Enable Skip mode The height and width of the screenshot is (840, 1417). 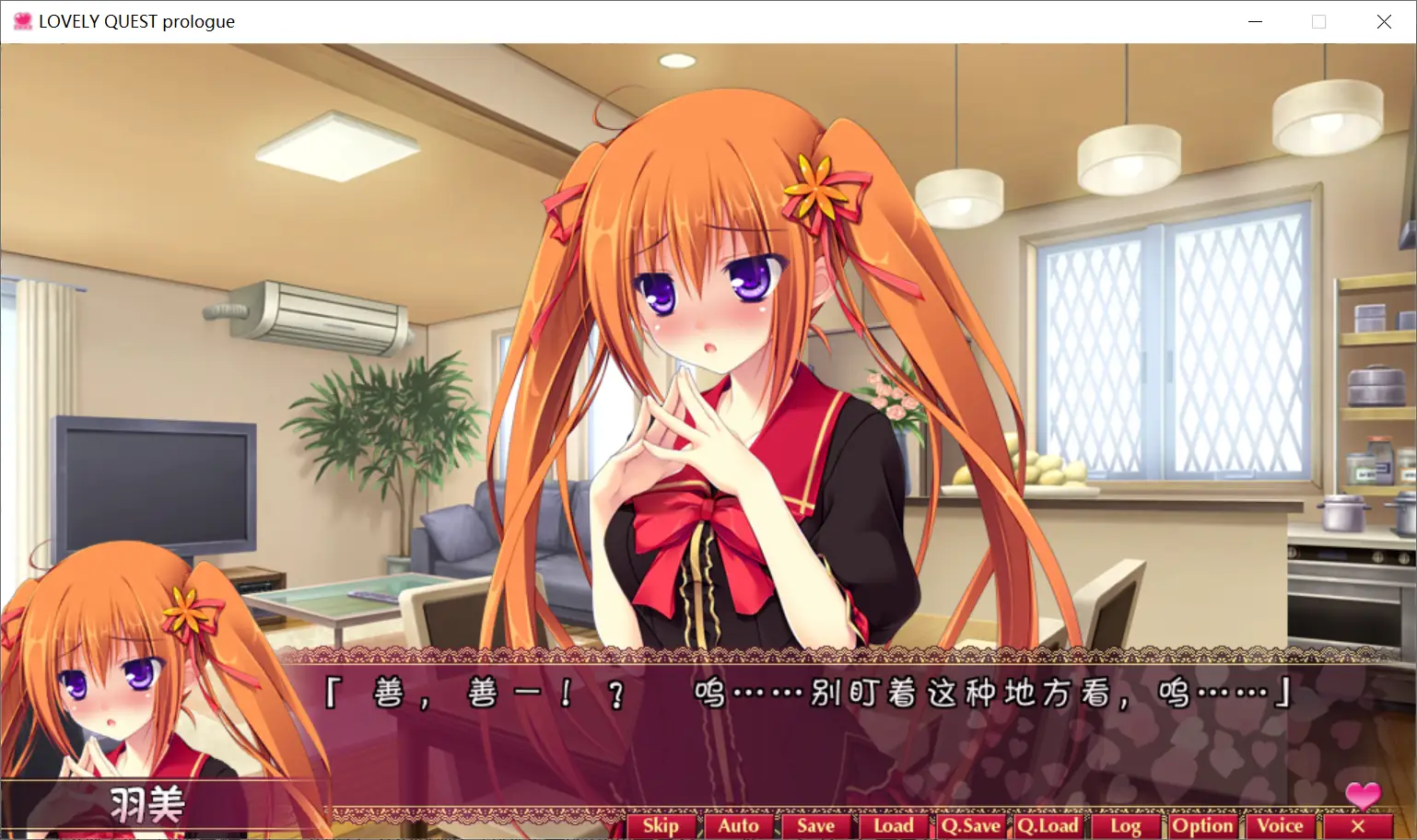[x=662, y=825]
